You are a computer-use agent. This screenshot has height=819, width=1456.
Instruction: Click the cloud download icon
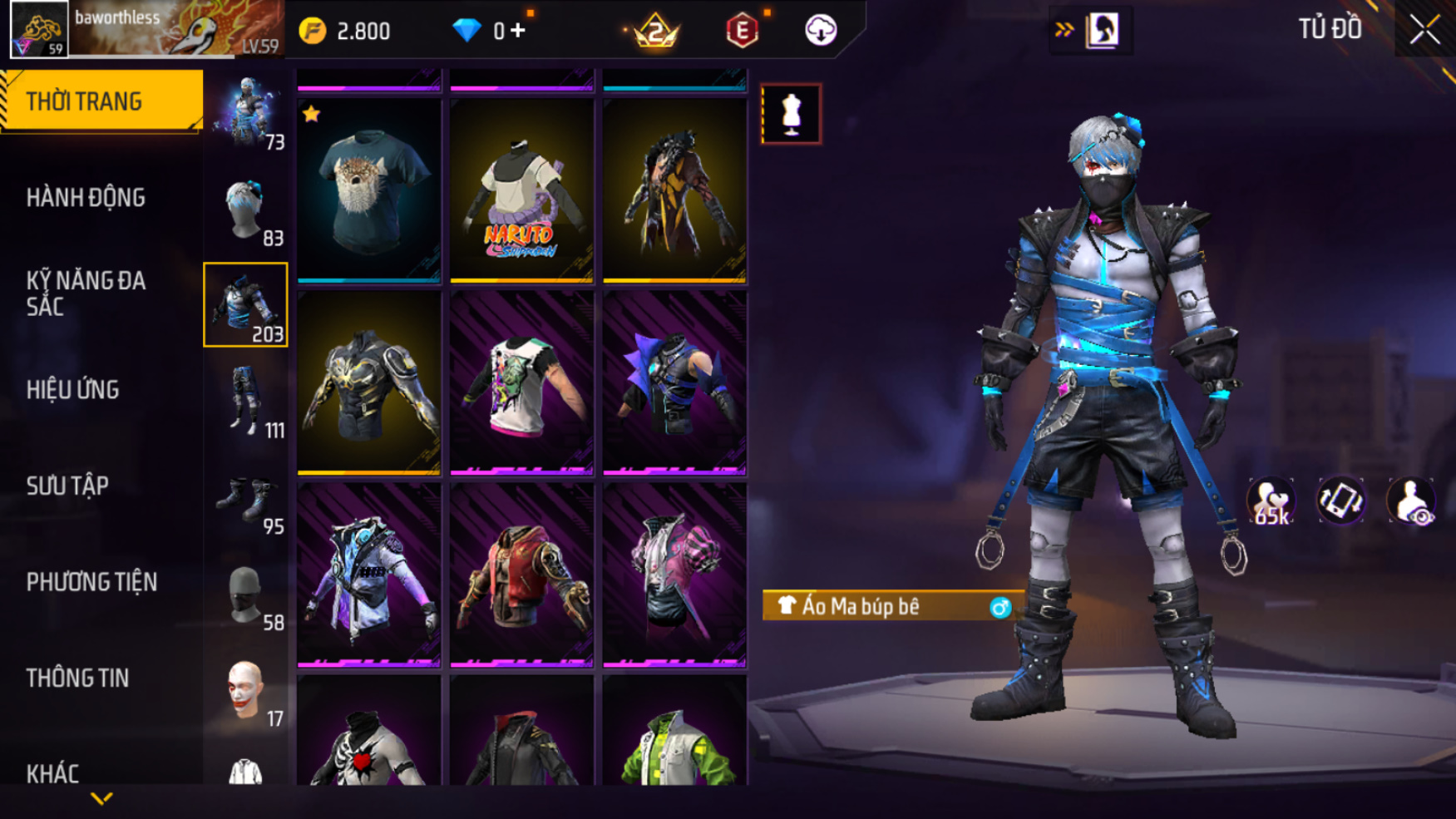(821, 31)
